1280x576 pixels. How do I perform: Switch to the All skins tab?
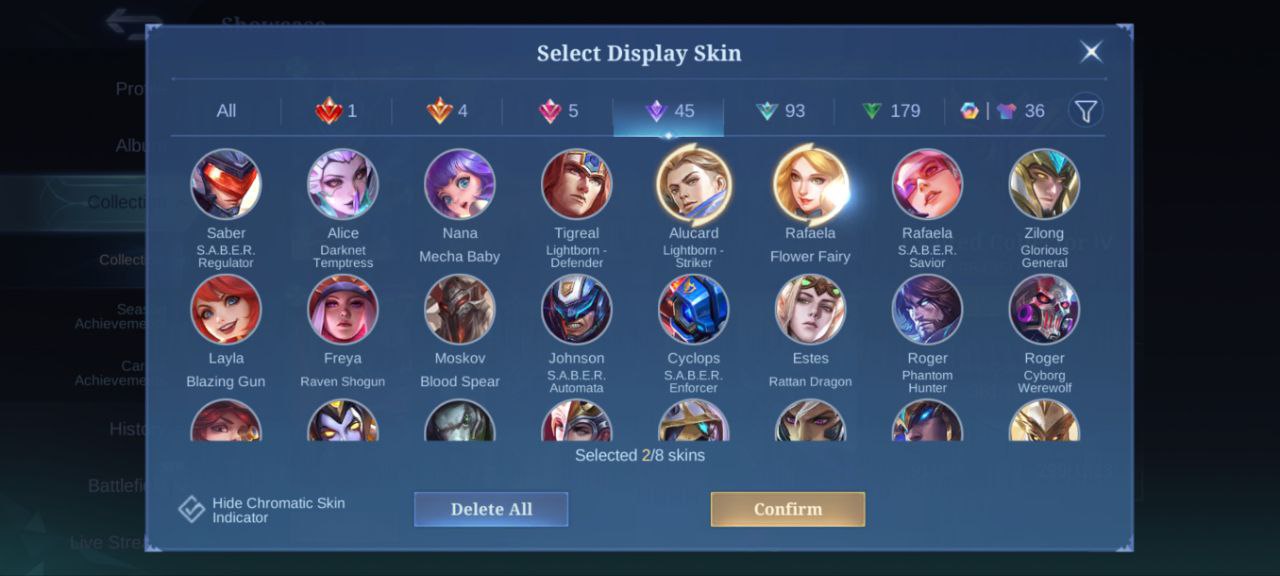coord(226,111)
